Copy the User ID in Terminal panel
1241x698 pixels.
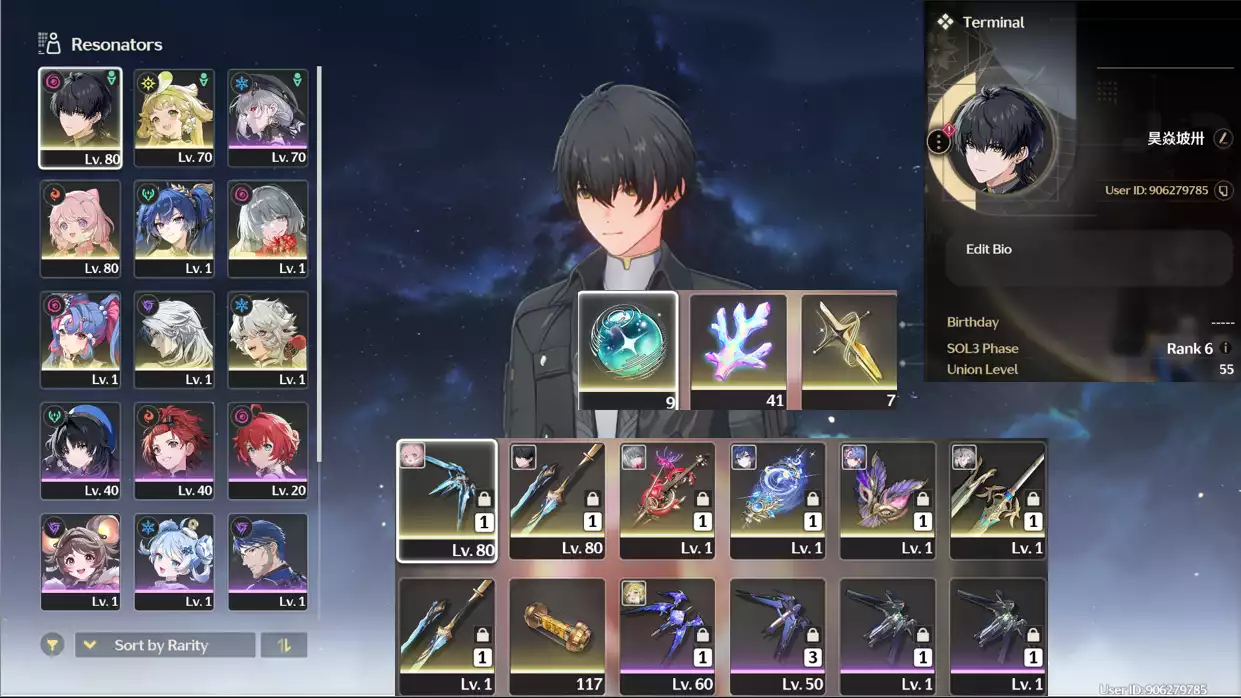click(1223, 190)
